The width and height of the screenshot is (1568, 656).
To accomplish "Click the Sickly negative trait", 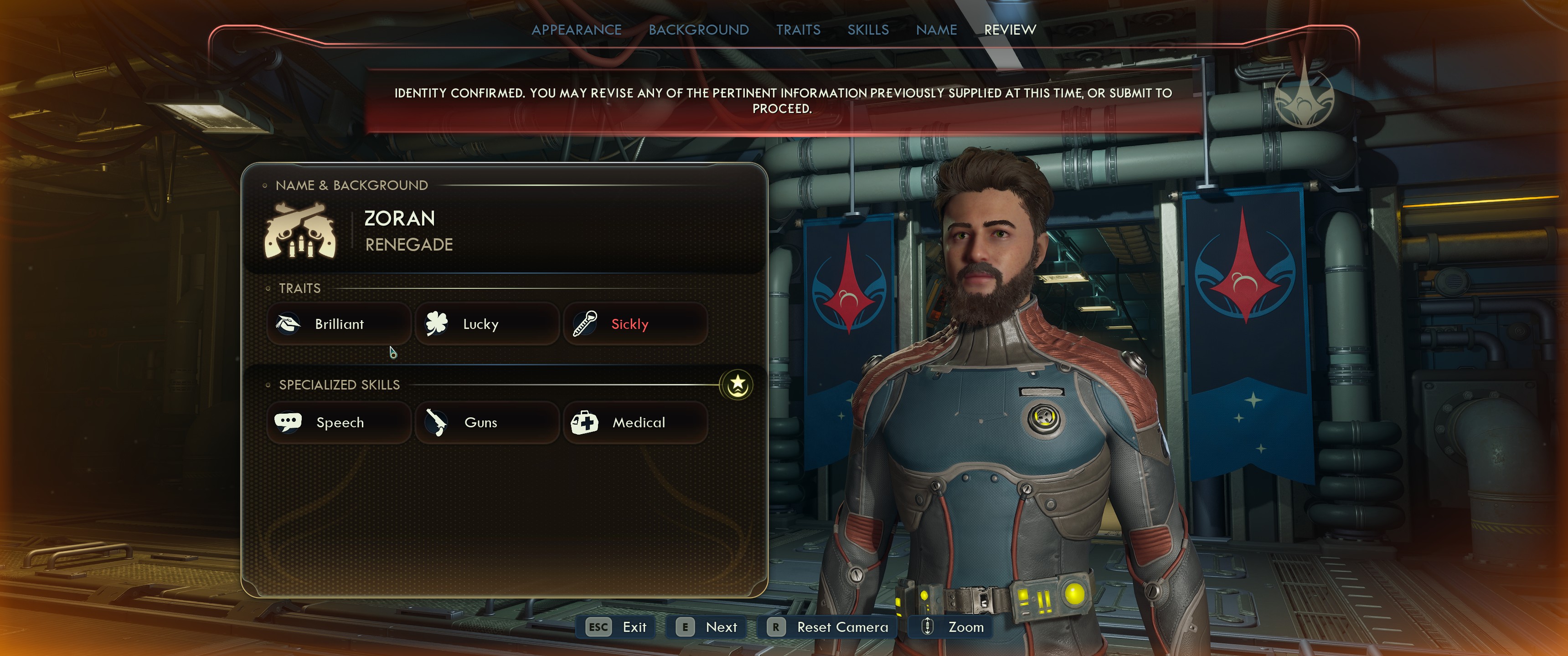I will click(635, 324).
